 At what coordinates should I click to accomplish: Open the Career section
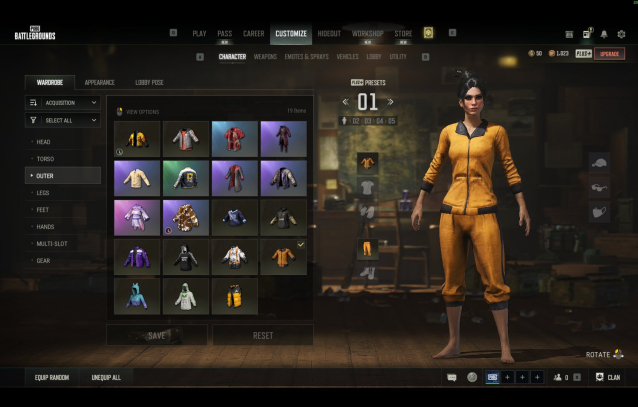[254, 33]
